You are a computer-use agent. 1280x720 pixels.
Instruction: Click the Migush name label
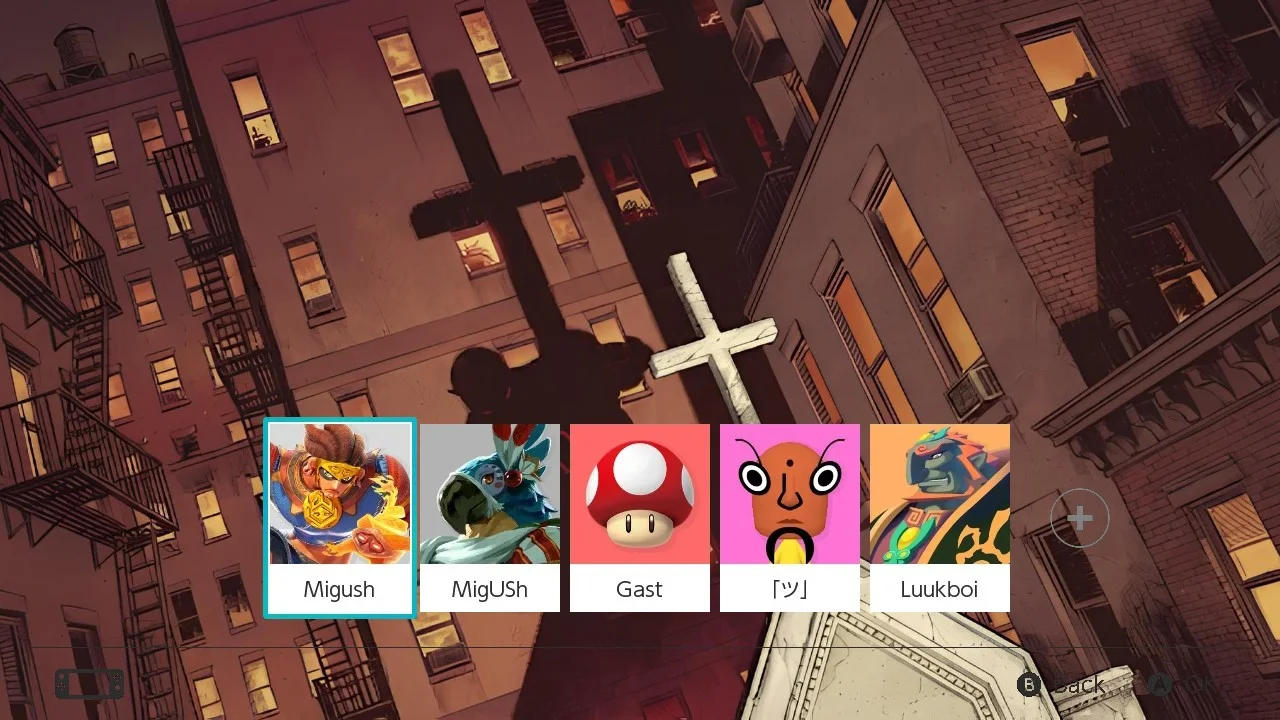339,589
